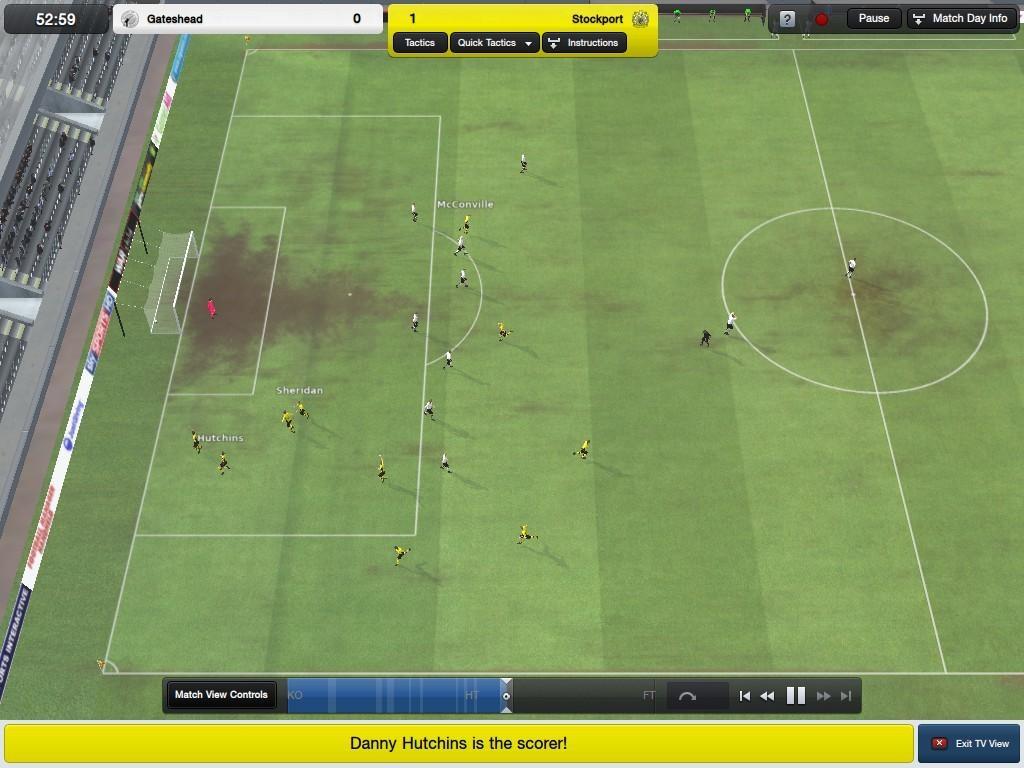This screenshot has width=1024, height=768.
Task: Open the Instructions menu
Action: [584, 43]
